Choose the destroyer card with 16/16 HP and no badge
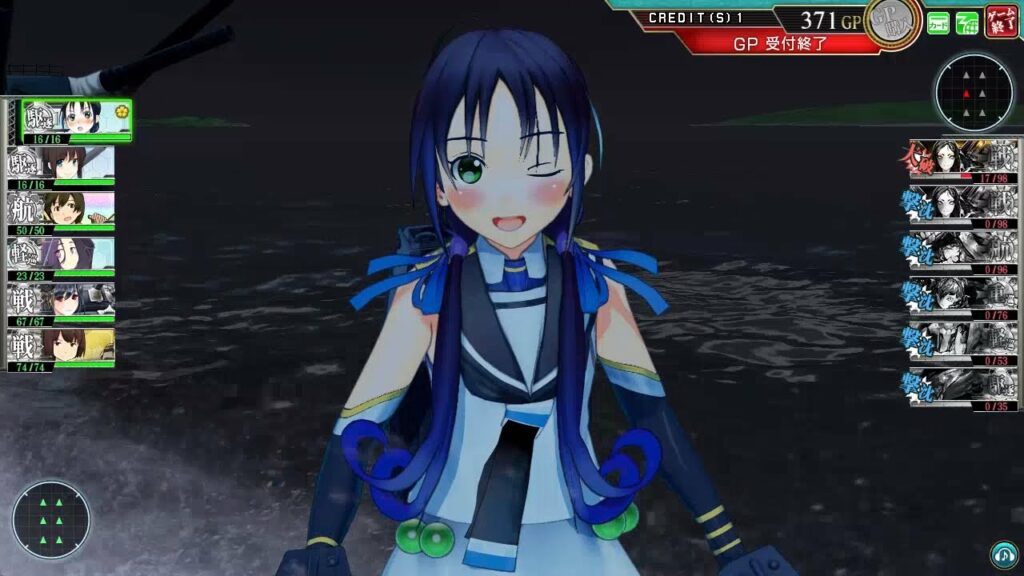This screenshot has height=576, width=1024. tap(62, 166)
